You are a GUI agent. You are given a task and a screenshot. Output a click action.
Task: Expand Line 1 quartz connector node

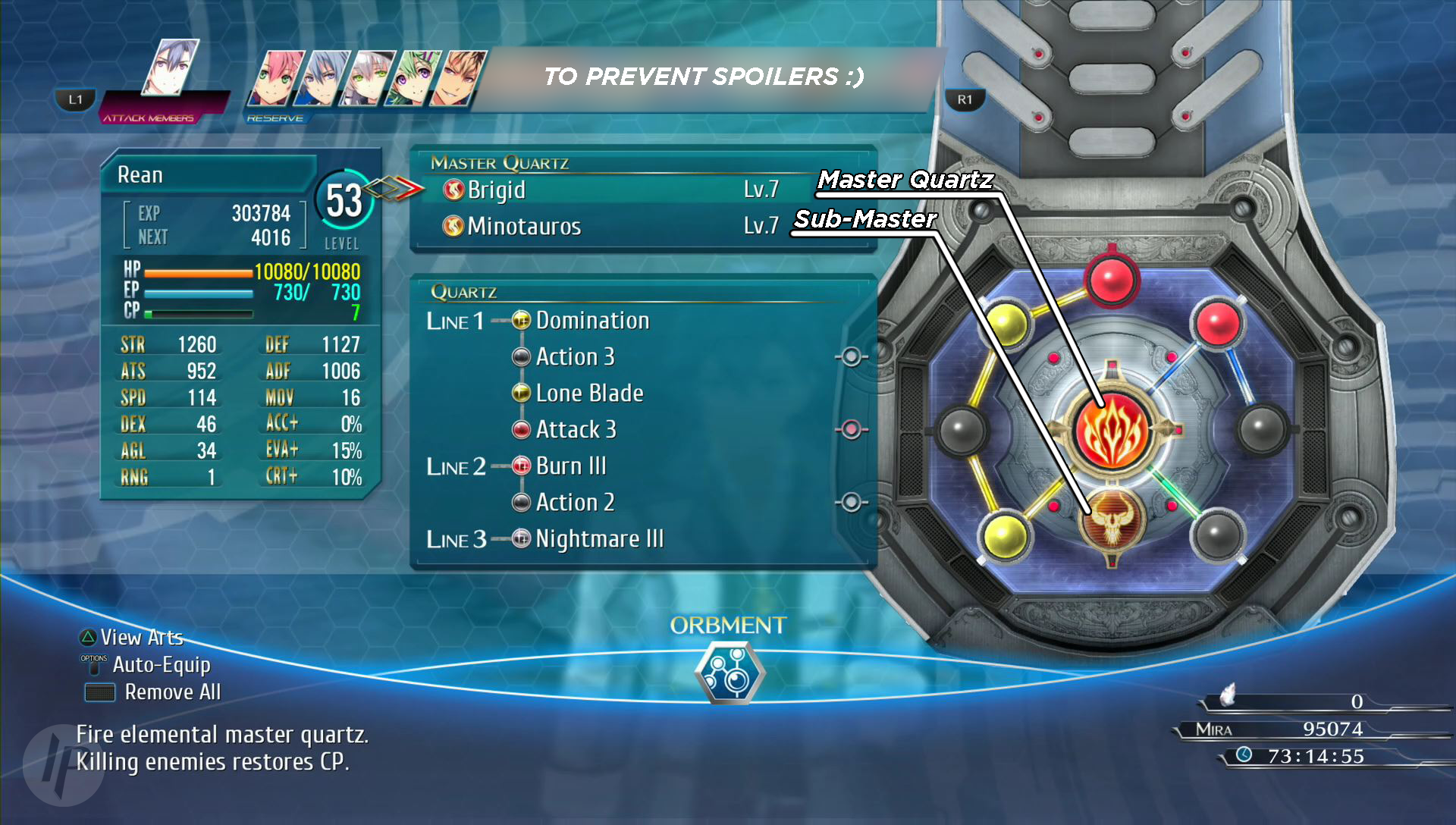(499, 320)
